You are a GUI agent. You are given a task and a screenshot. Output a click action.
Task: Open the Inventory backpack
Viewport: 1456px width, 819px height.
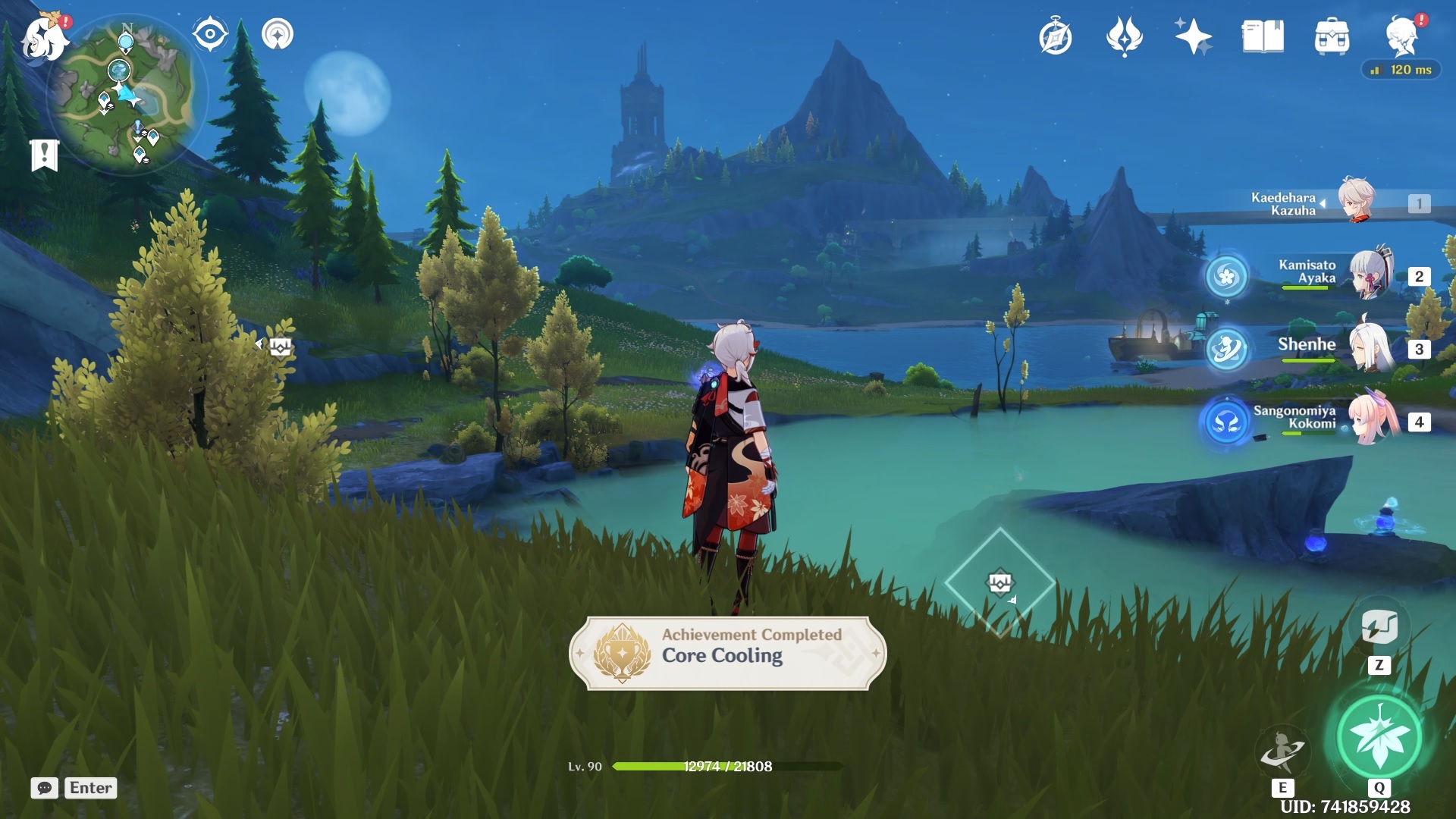coord(1332,35)
